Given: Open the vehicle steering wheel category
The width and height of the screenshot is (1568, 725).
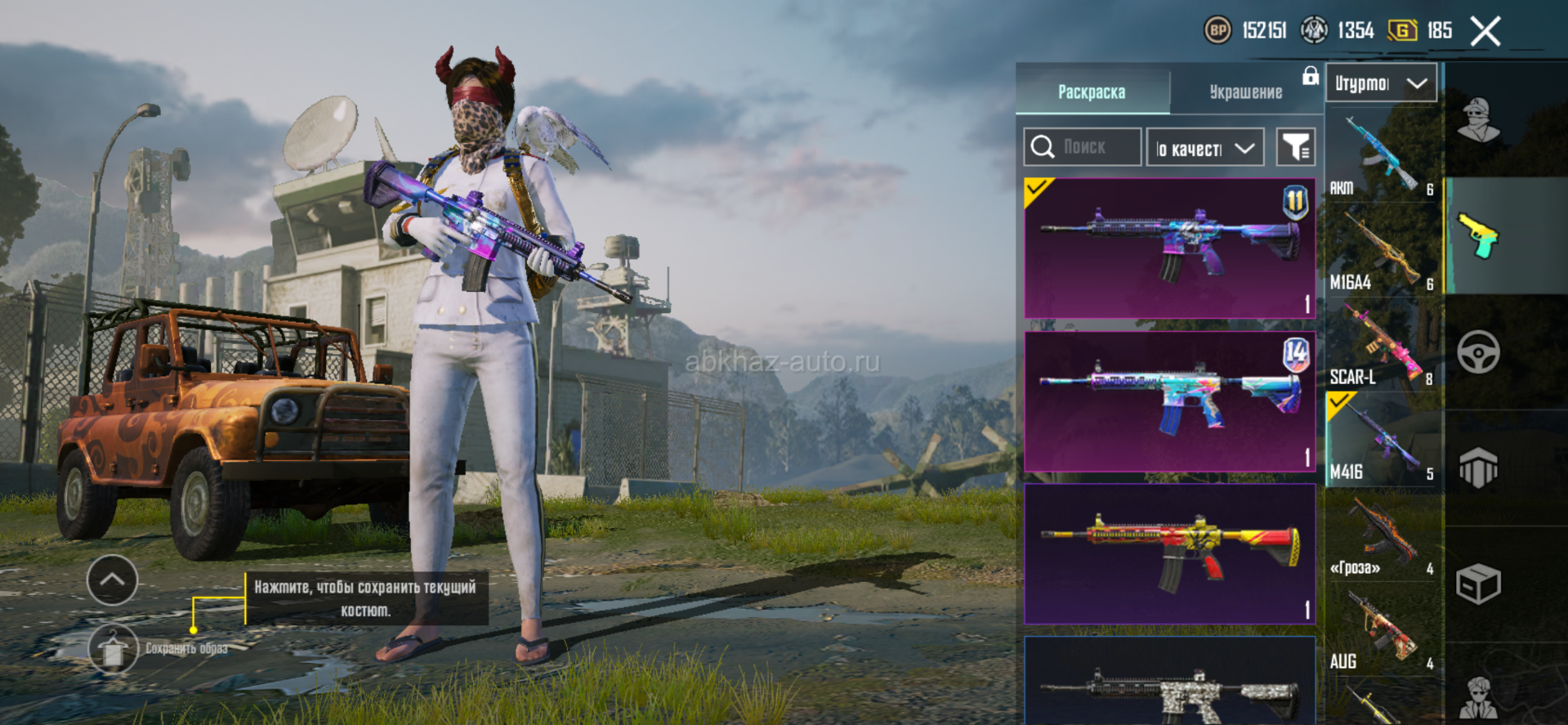Looking at the screenshot, I should pyautogui.click(x=1479, y=352).
